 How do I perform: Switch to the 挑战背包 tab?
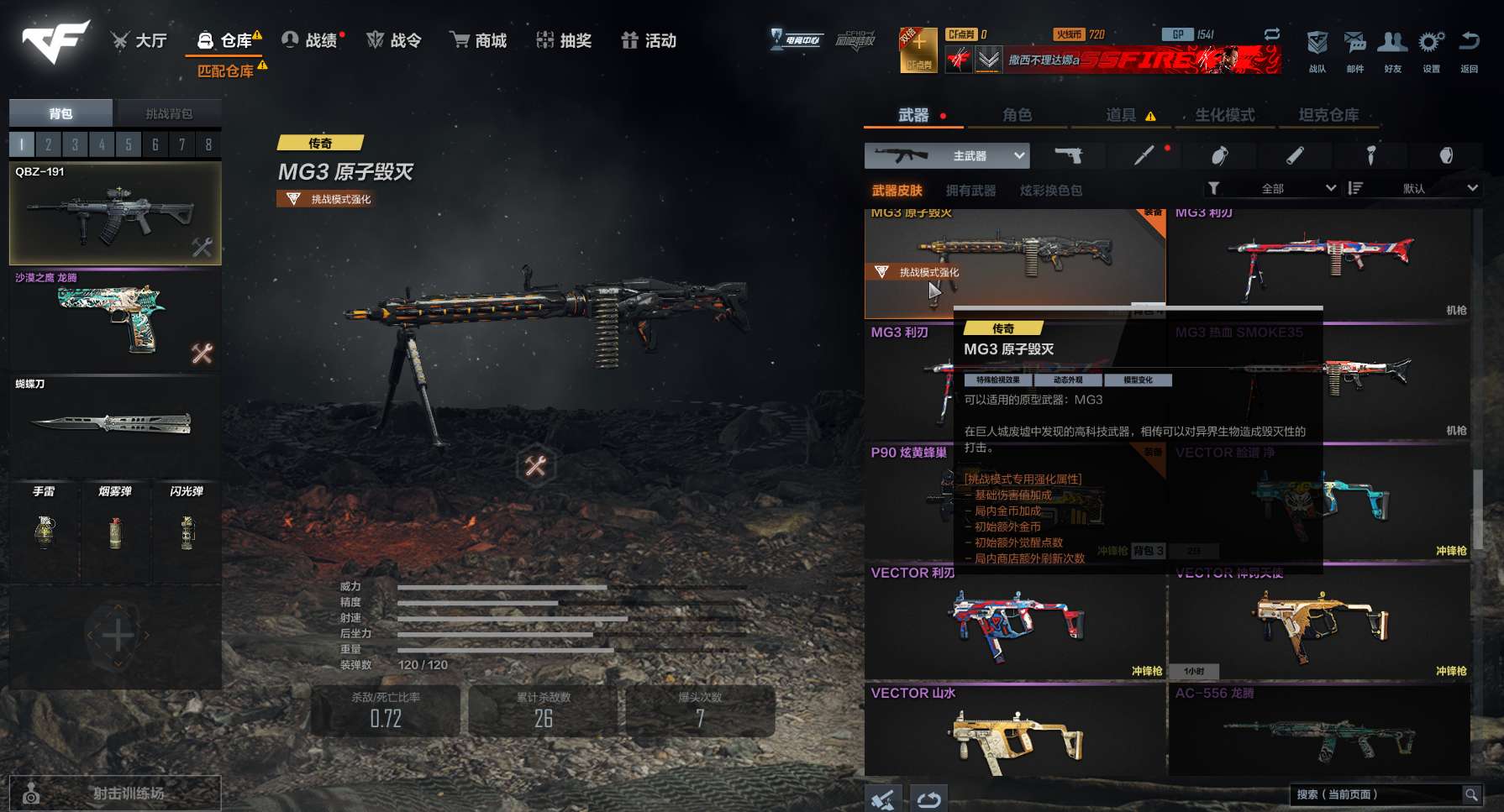click(x=169, y=113)
